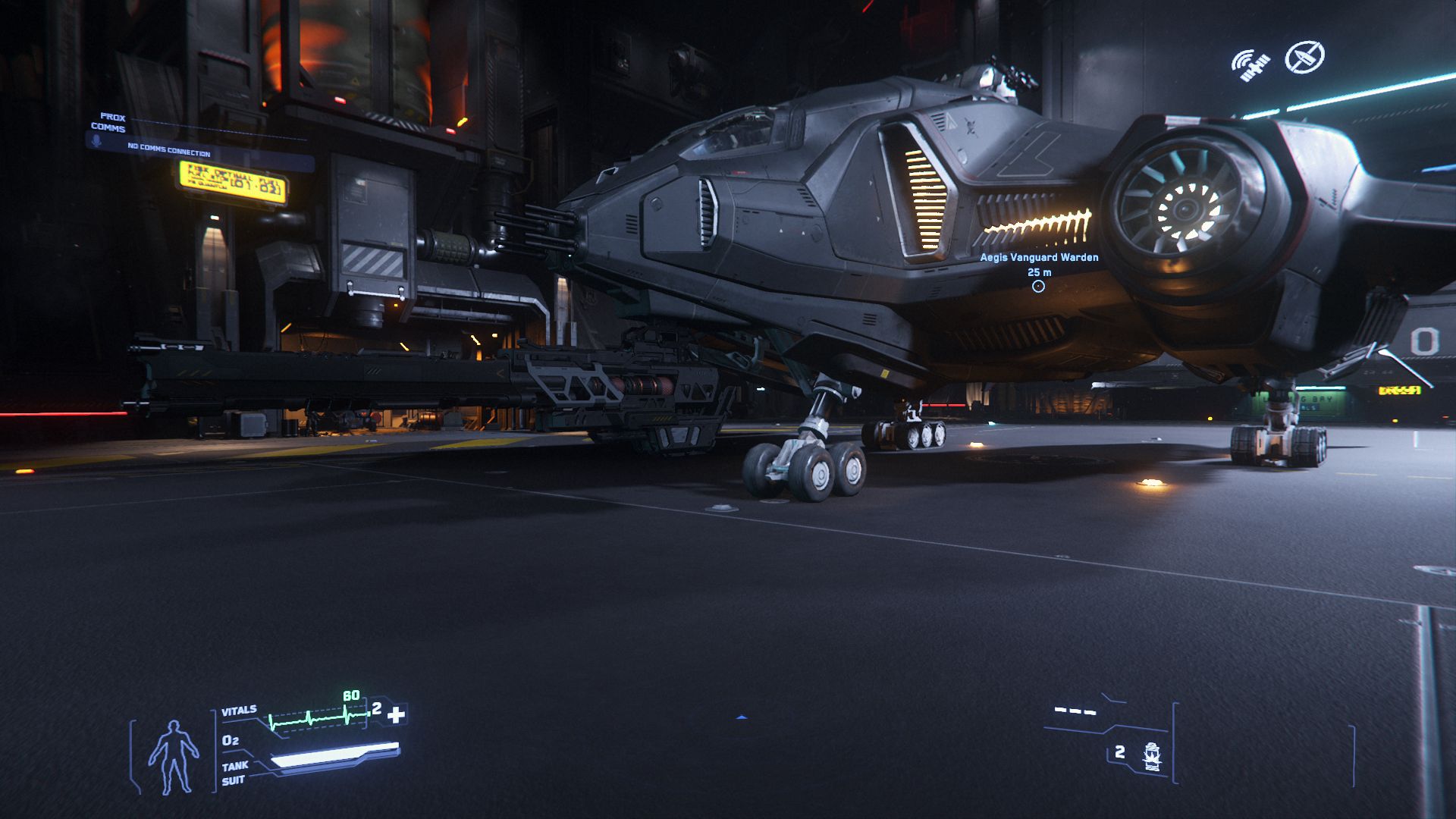
Task: Select the Aegis Vanguard Warden target marker
Action: tap(1038, 286)
